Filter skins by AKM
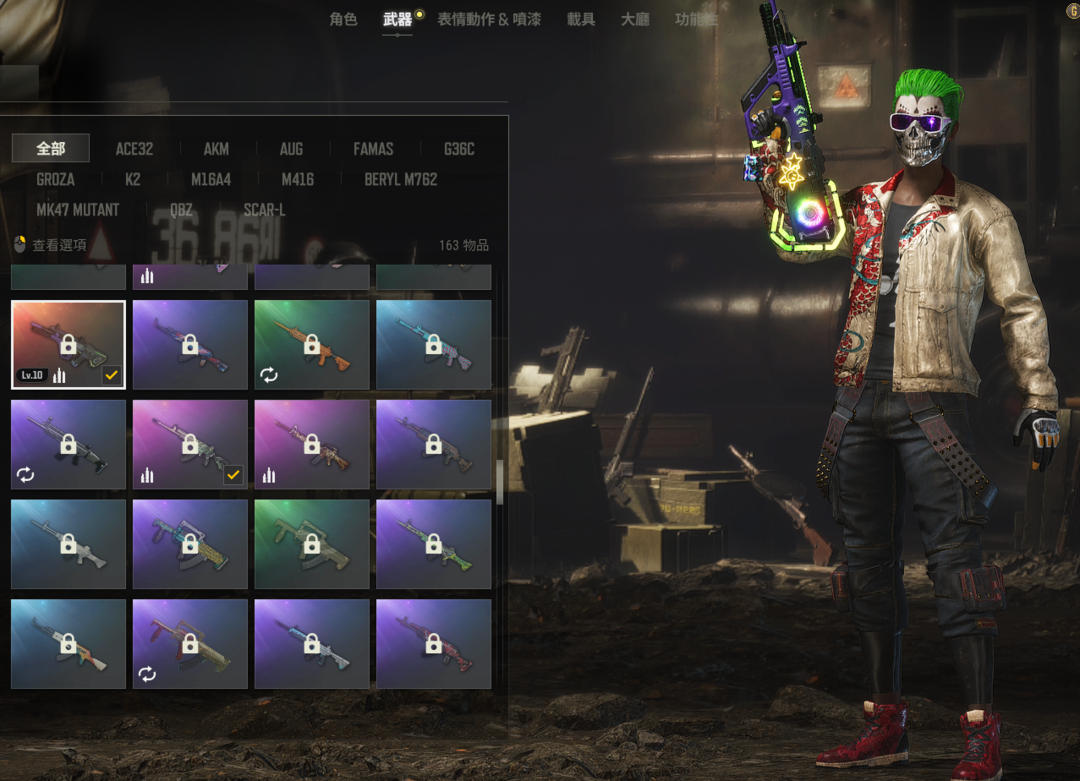This screenshot has width=1080, height=781. 216,149
